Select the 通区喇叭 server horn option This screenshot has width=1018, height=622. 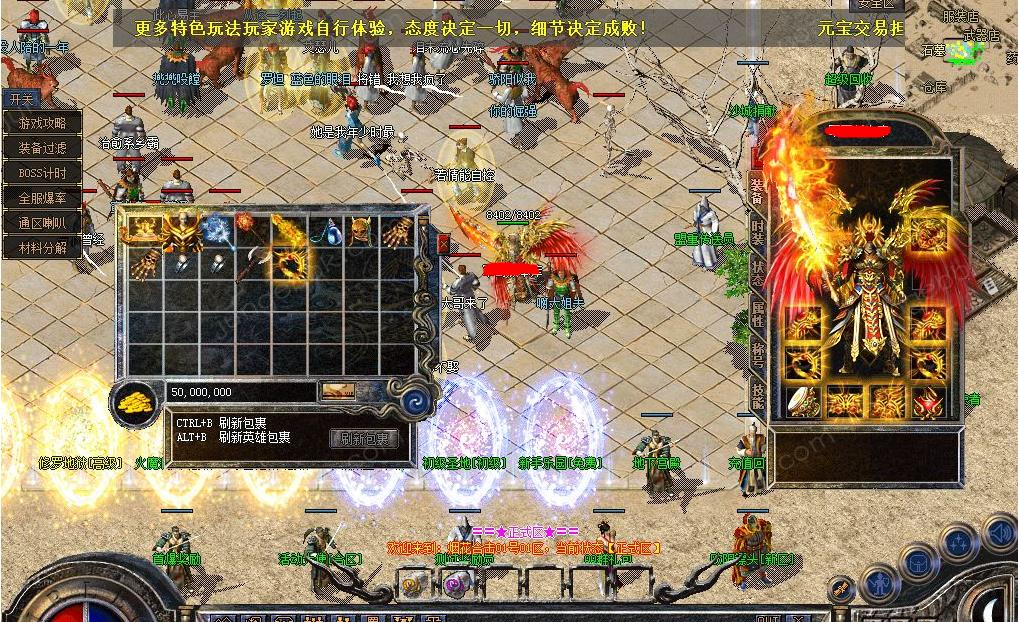(42, 223)
